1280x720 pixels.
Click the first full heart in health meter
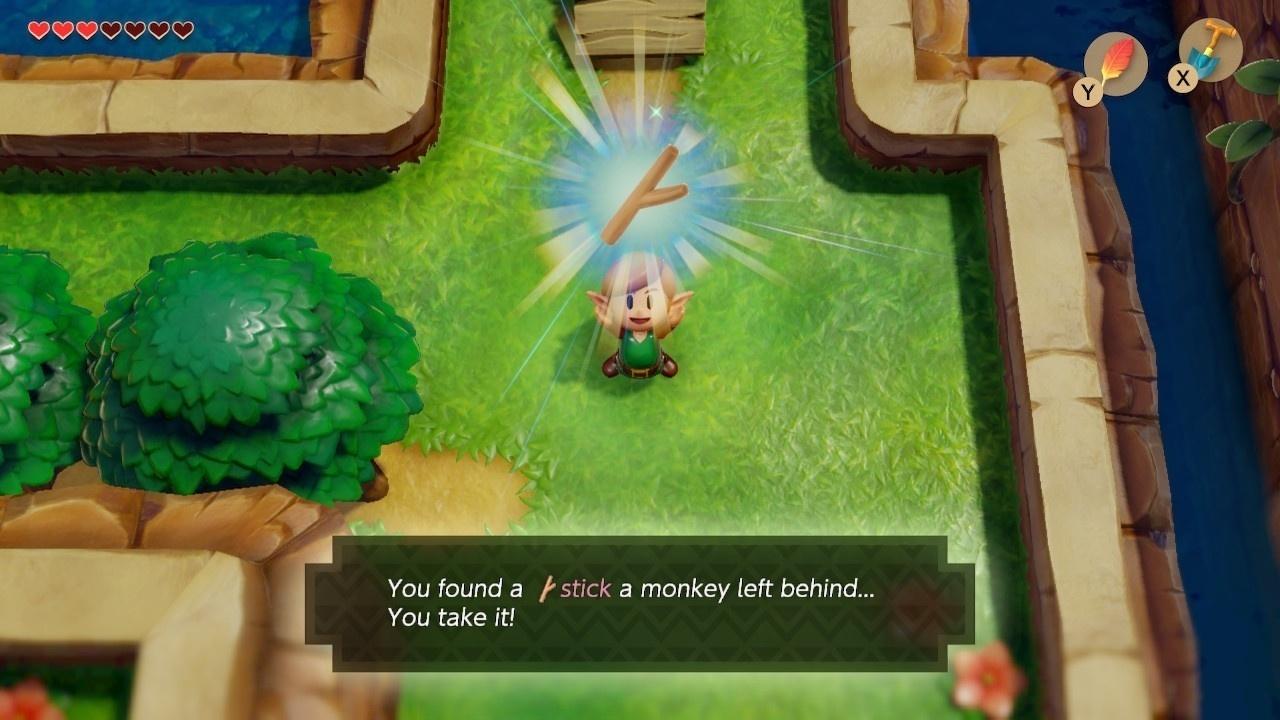click(x=37, y=29)
